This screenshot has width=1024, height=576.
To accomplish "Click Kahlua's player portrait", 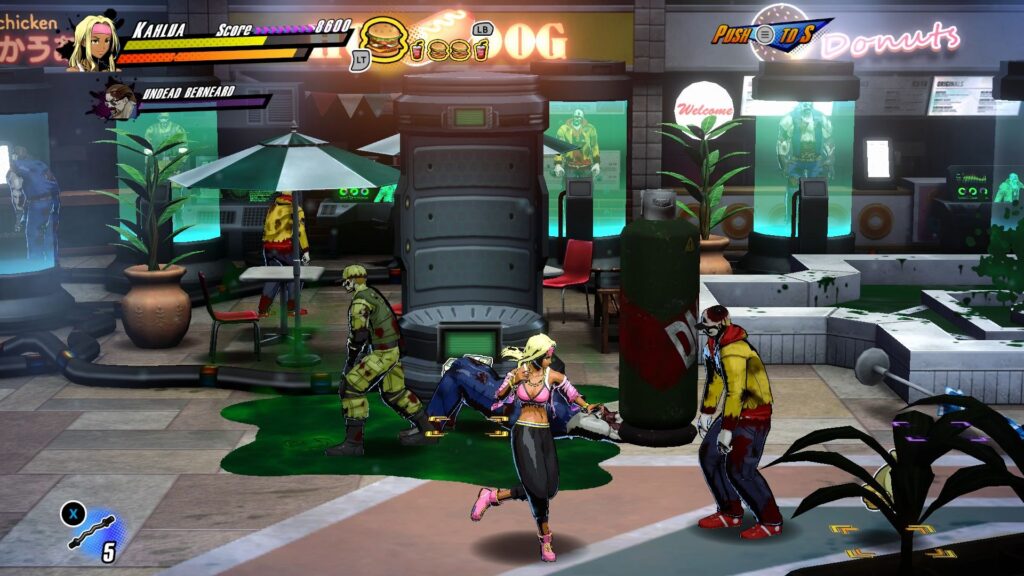I will coord(93,43).
